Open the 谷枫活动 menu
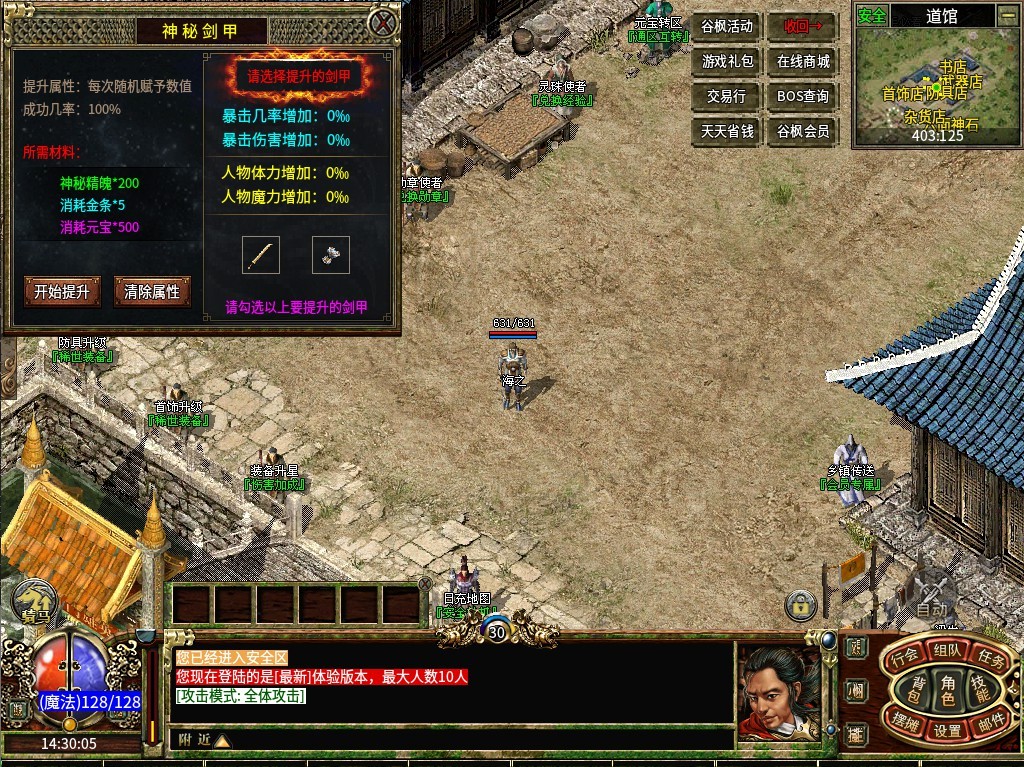This screenshot has width=1024, height=767. tap(727, 27)
